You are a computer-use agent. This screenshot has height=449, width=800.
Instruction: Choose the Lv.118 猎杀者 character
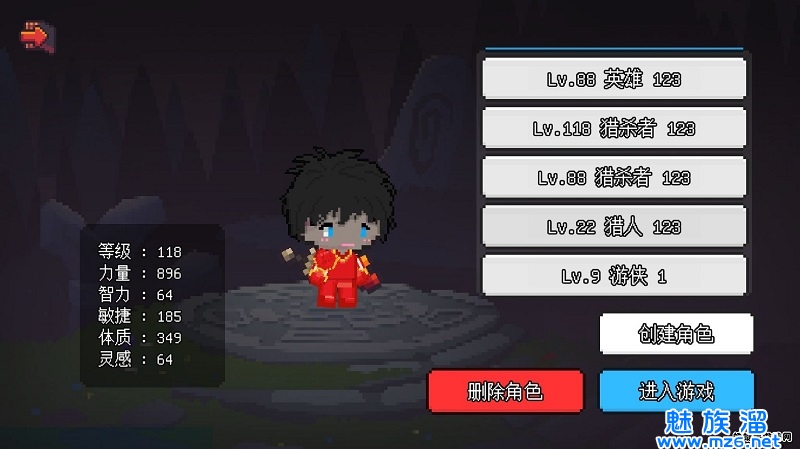point(614,128)
